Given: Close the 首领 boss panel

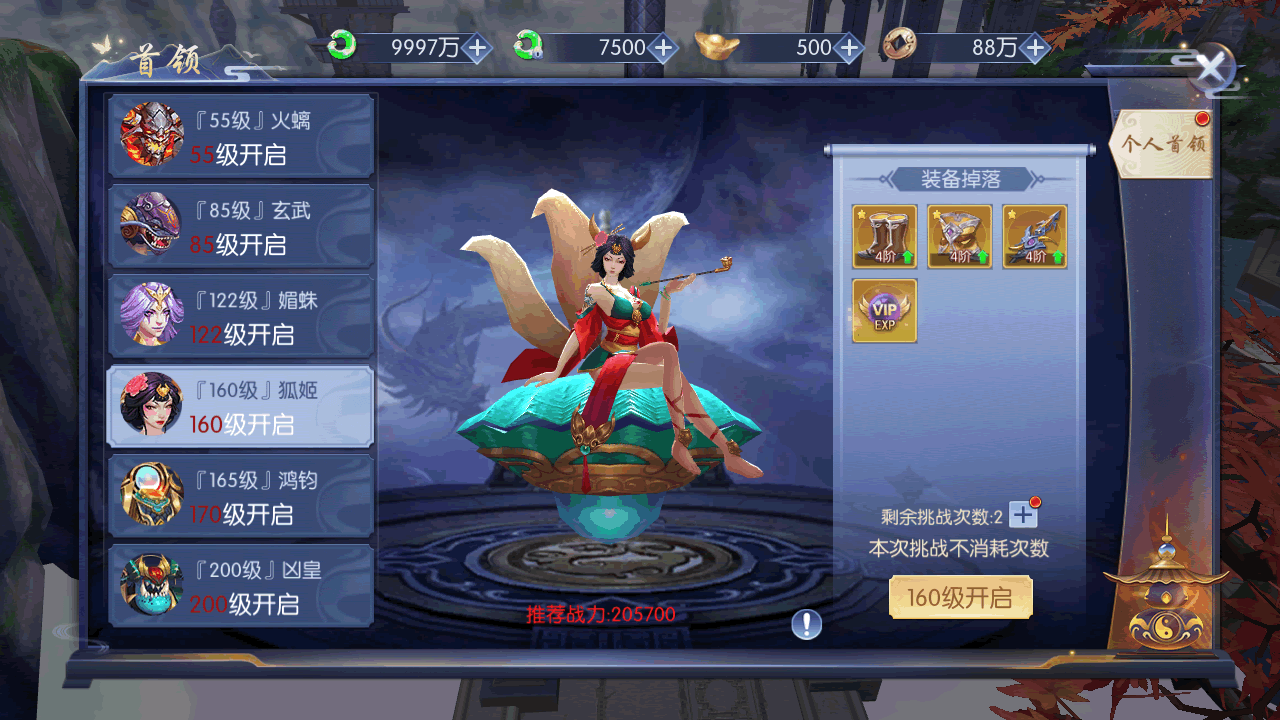Looking at the screenshot, I should (x=1211, y=69).
